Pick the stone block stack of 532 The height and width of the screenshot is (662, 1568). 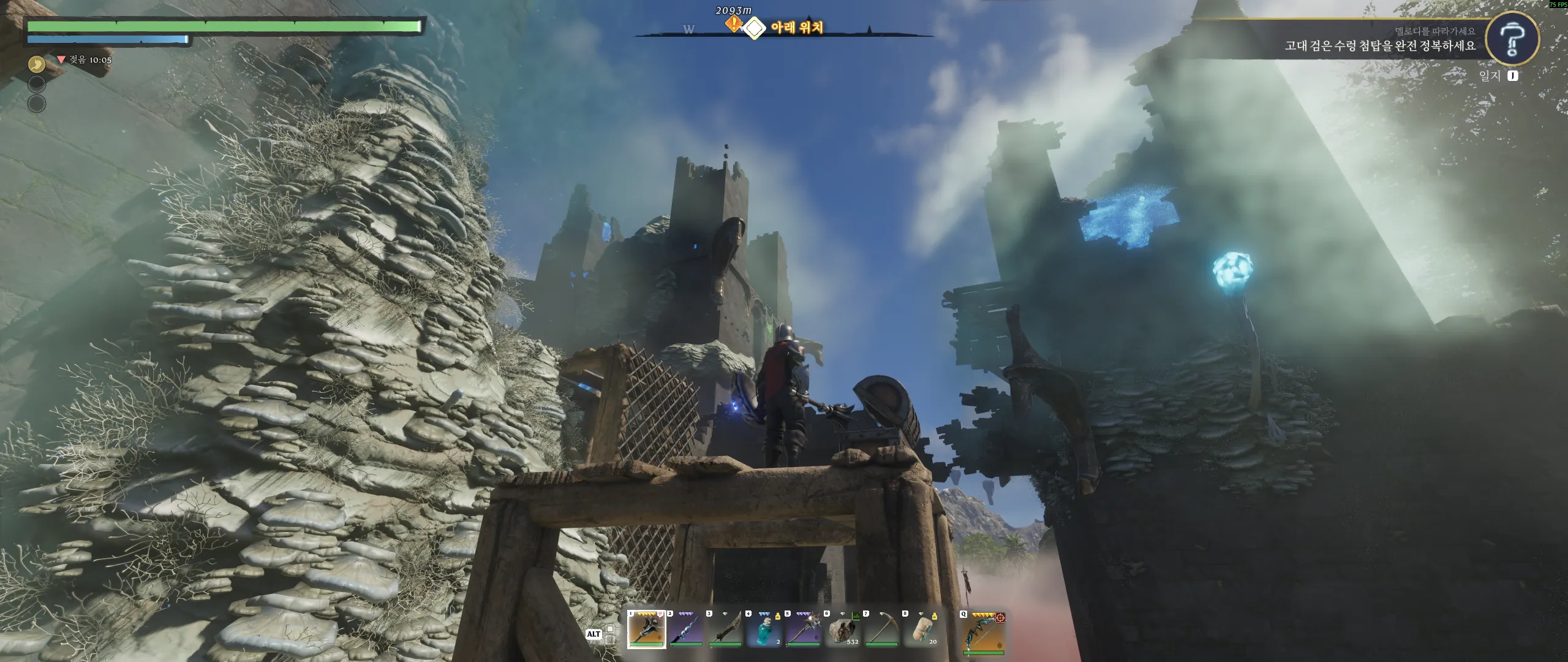[x=842, y=630]
